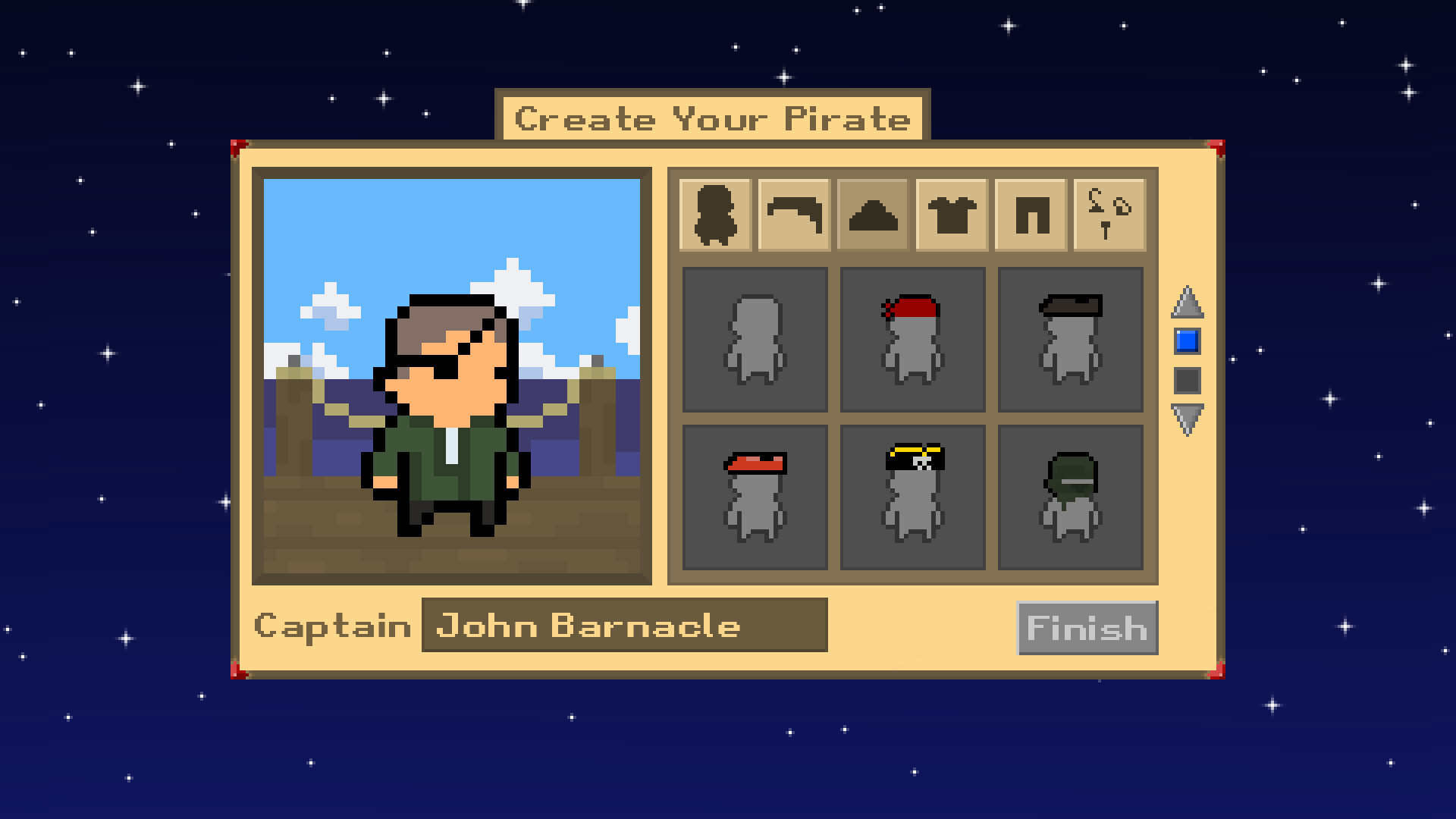Select the pants category icon
The height and width of the screenshot is (819, 1456).
1030,215
